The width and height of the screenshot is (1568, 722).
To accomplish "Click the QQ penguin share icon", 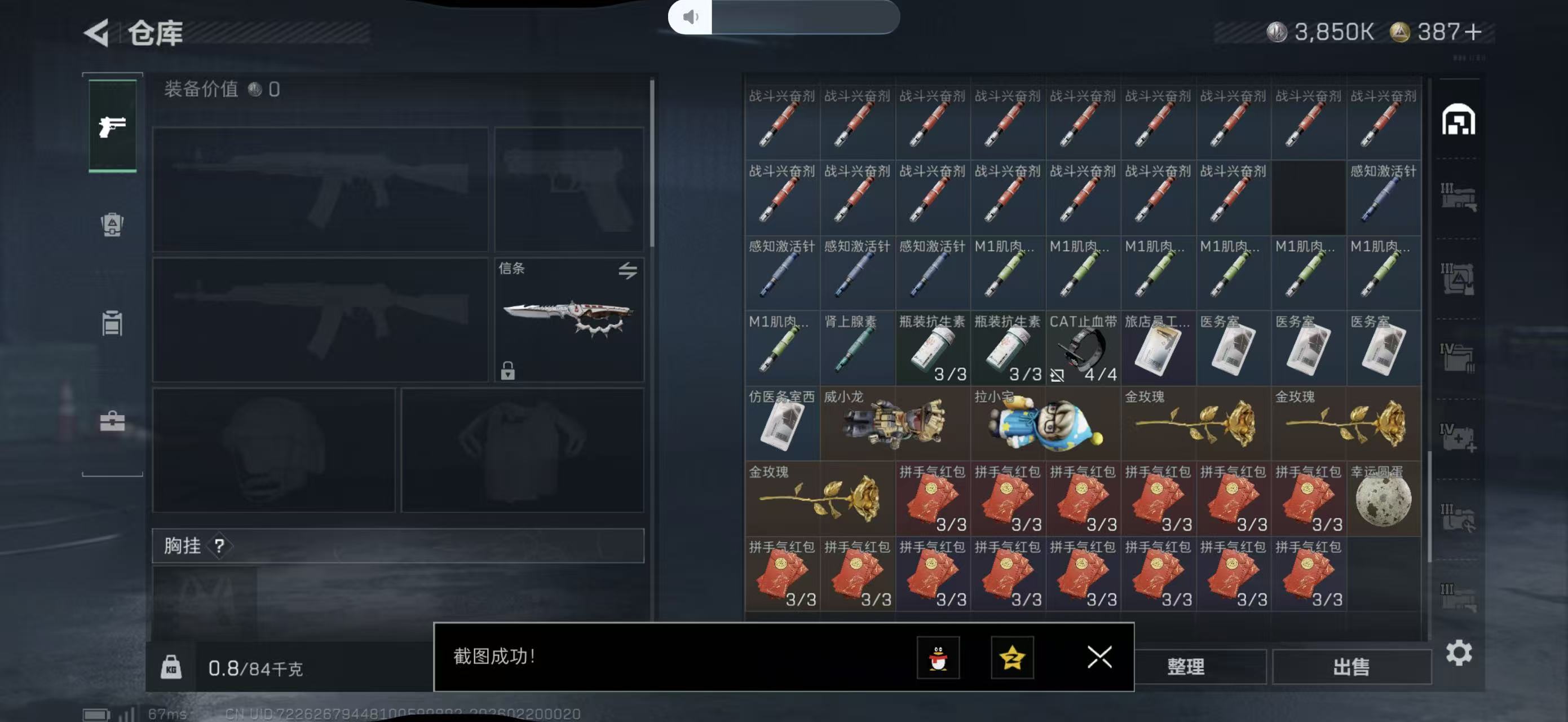I will (x=940, y=659).
